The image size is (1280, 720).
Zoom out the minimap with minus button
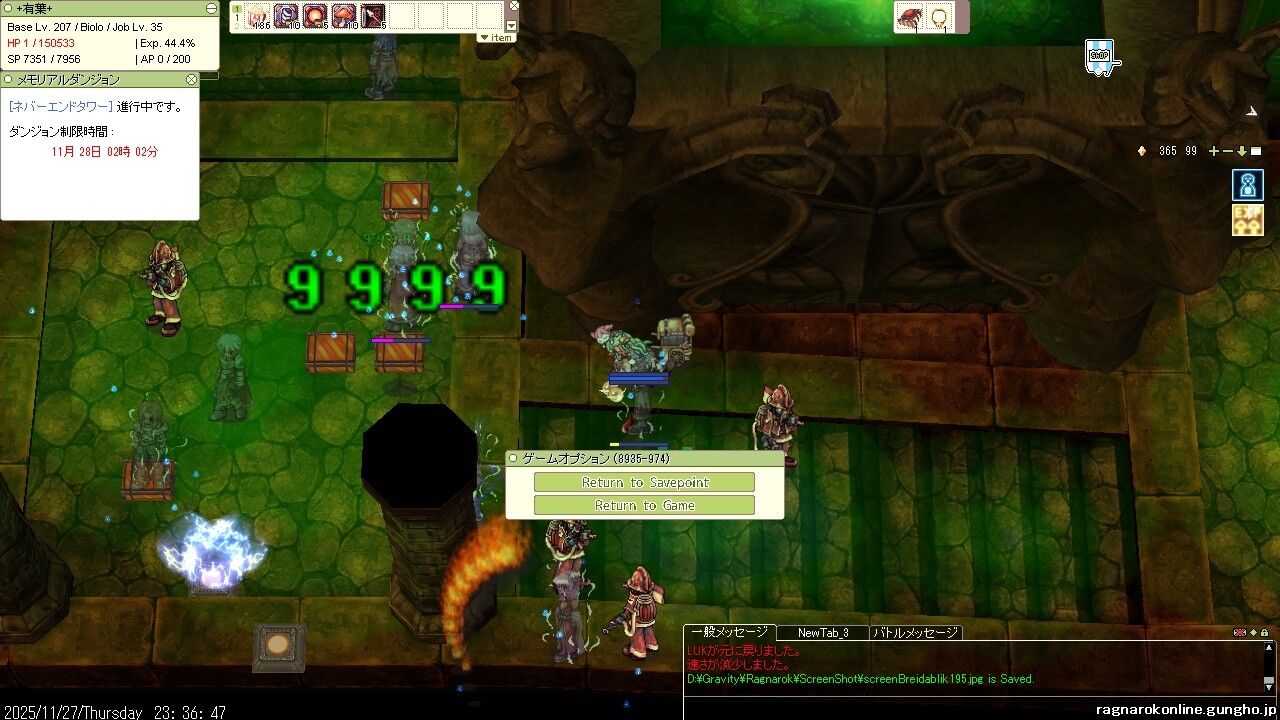(x=1228, y=151)
